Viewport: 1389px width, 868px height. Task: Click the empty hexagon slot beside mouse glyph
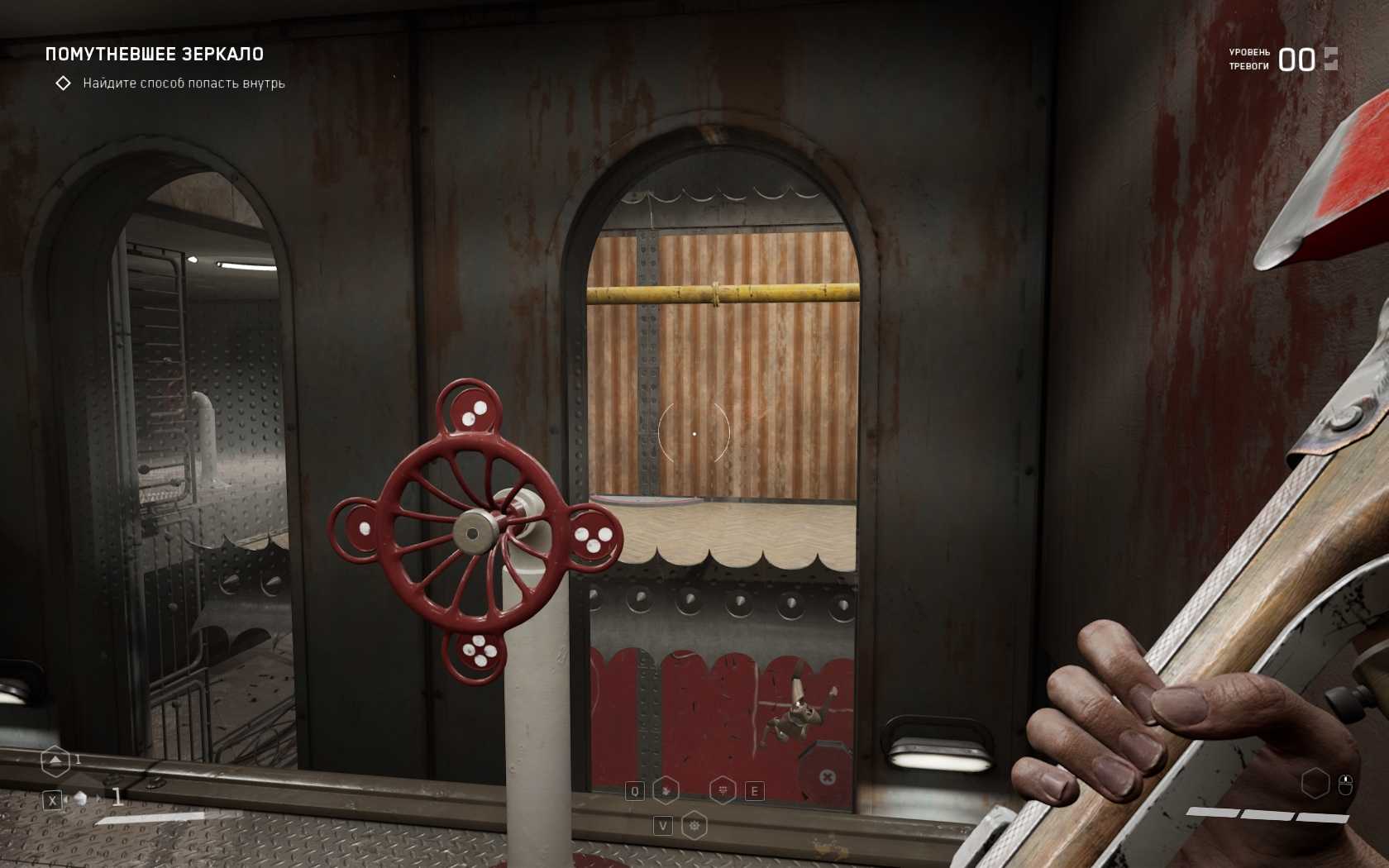tap(1315, 784)
